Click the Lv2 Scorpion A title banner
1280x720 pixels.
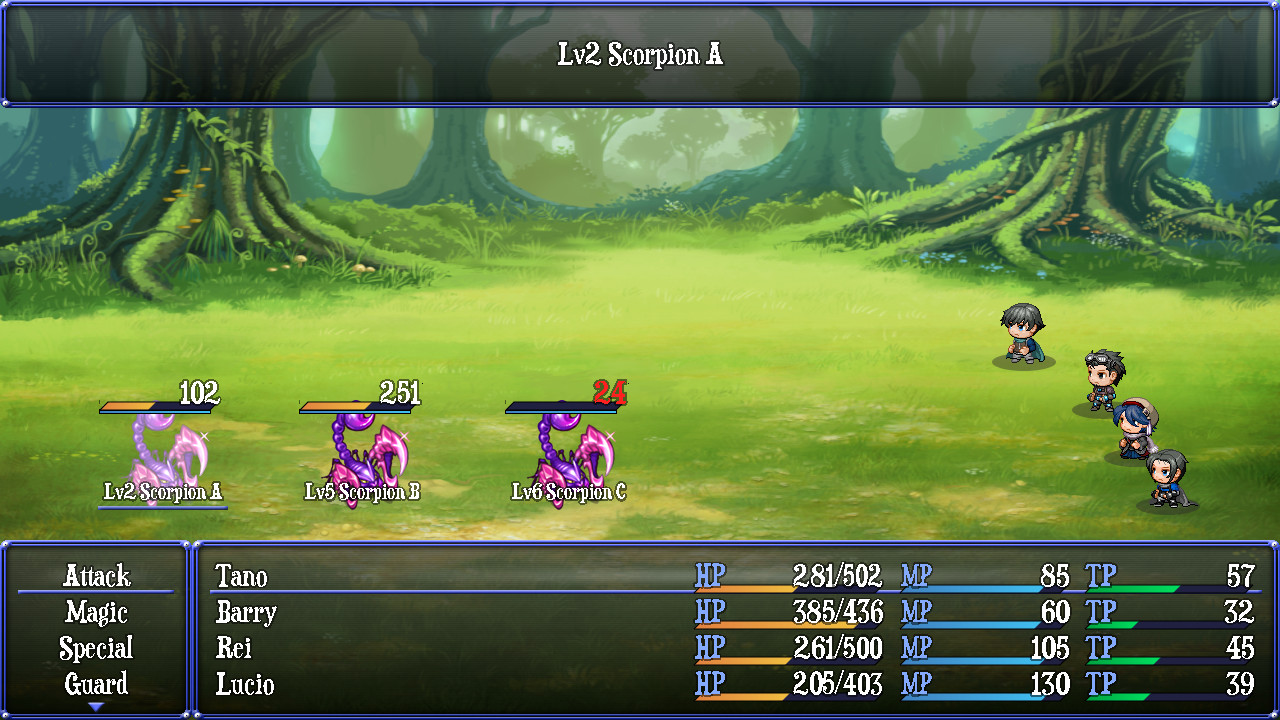click(x=640, y=53)
